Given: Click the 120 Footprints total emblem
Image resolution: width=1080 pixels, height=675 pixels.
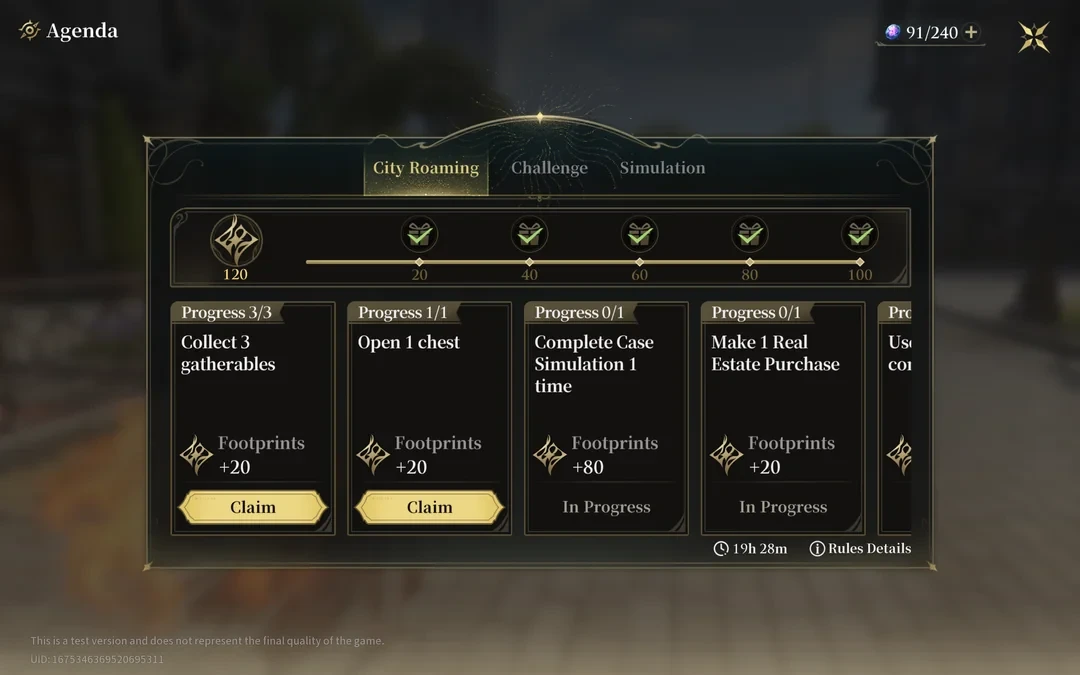Looking at the screenshot, I should pos(236,242).
